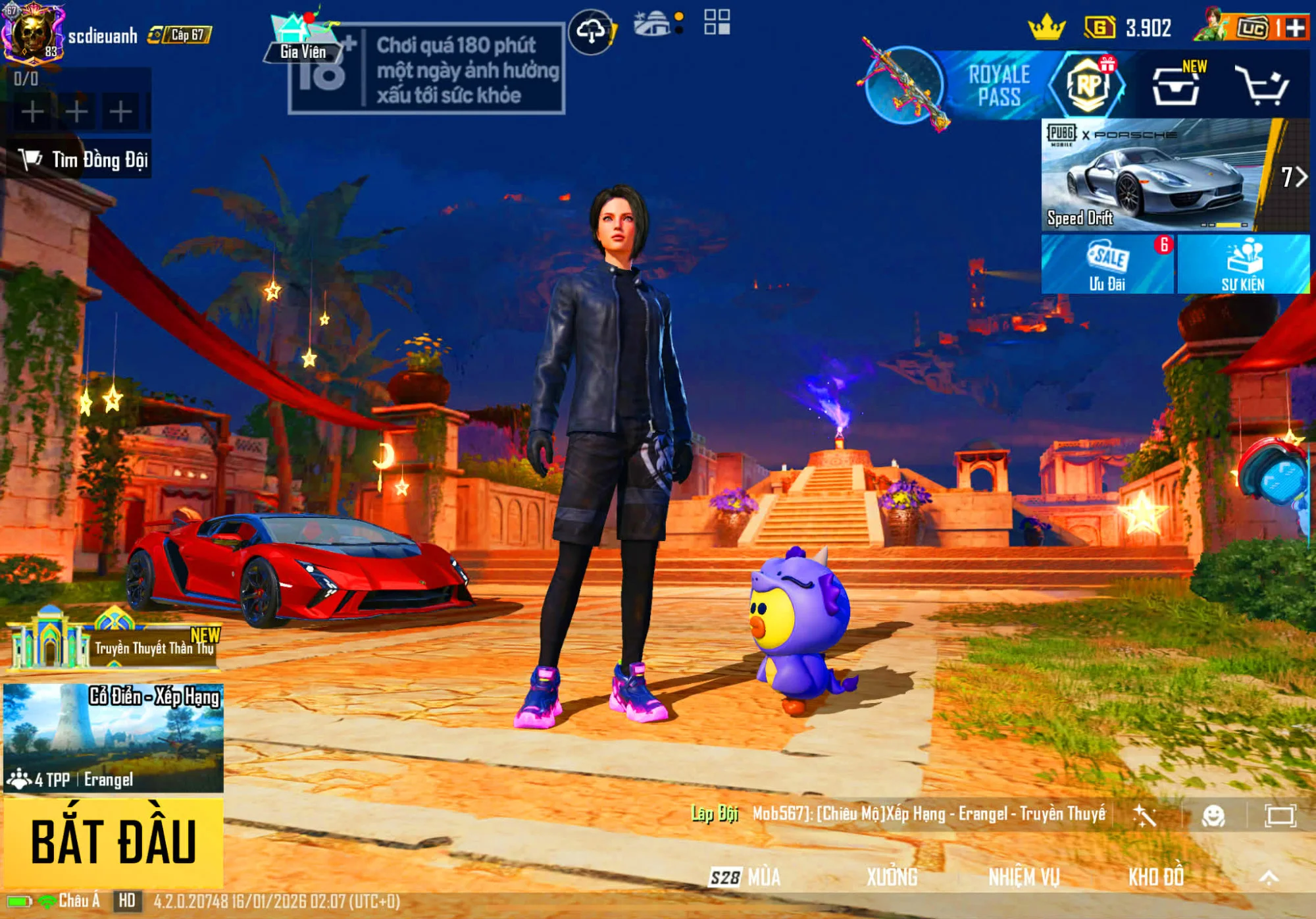The height and width of the screenshot is (919, 1316).
Task: Open the Kho Đồ inventory tab
Action: pyautogui.click(x=1156, y=877)
